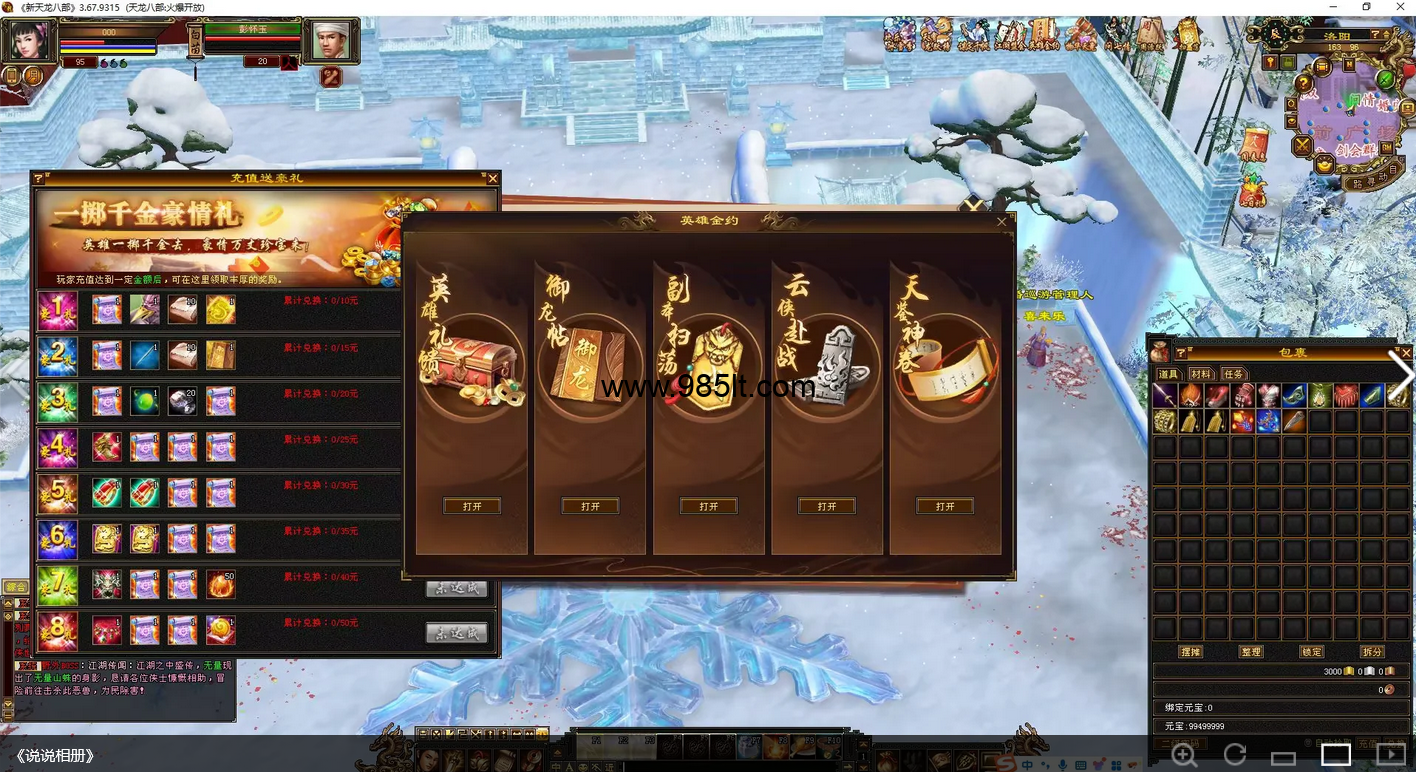The height and width of the screenshot is (772, 1416).
Task: Close the 包裹 inventory panel
Action: pos(1406,353)
